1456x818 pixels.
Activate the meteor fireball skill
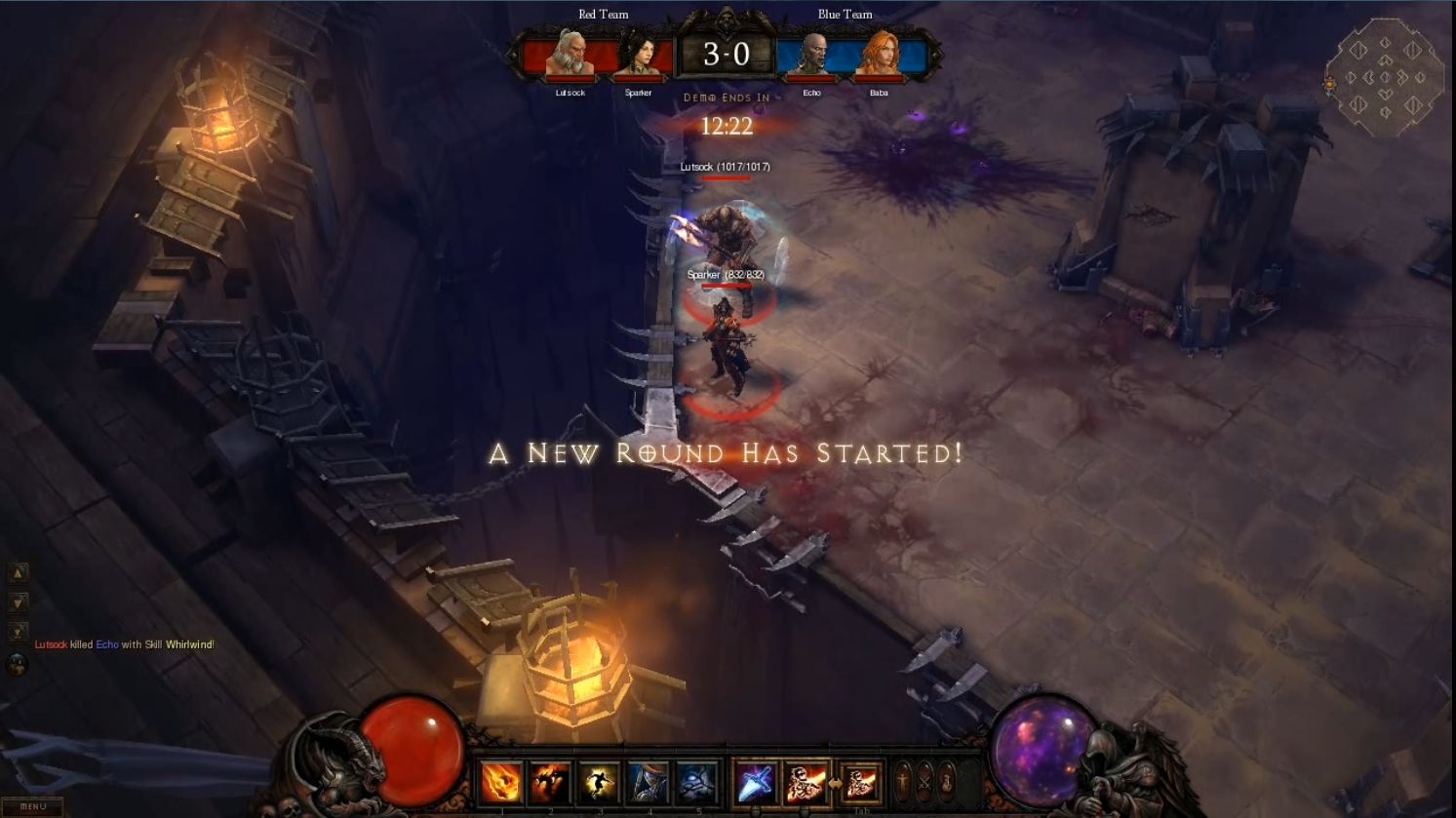(x=501, y=782)
